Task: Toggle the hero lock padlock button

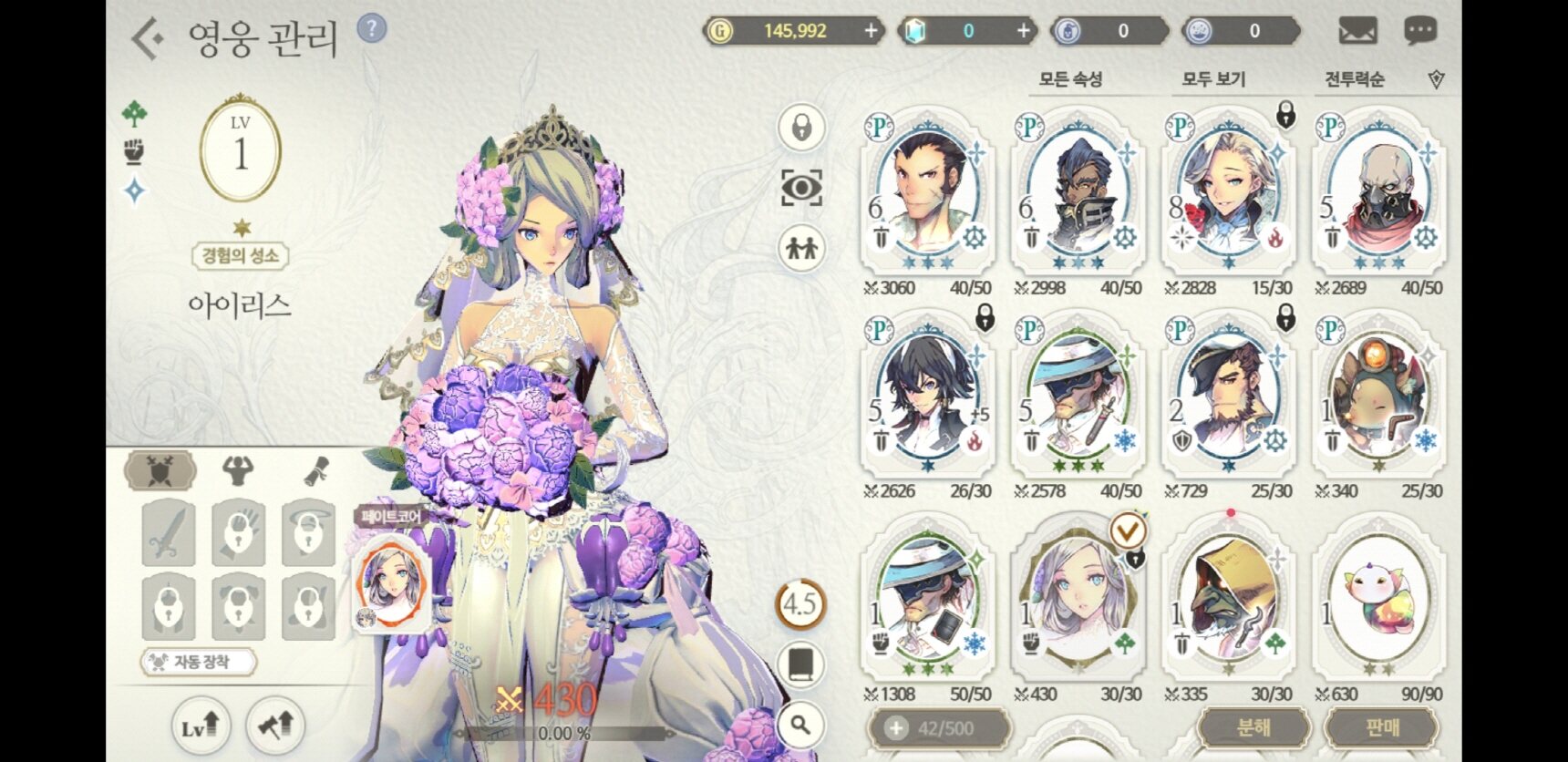Action: pos(801,128)
